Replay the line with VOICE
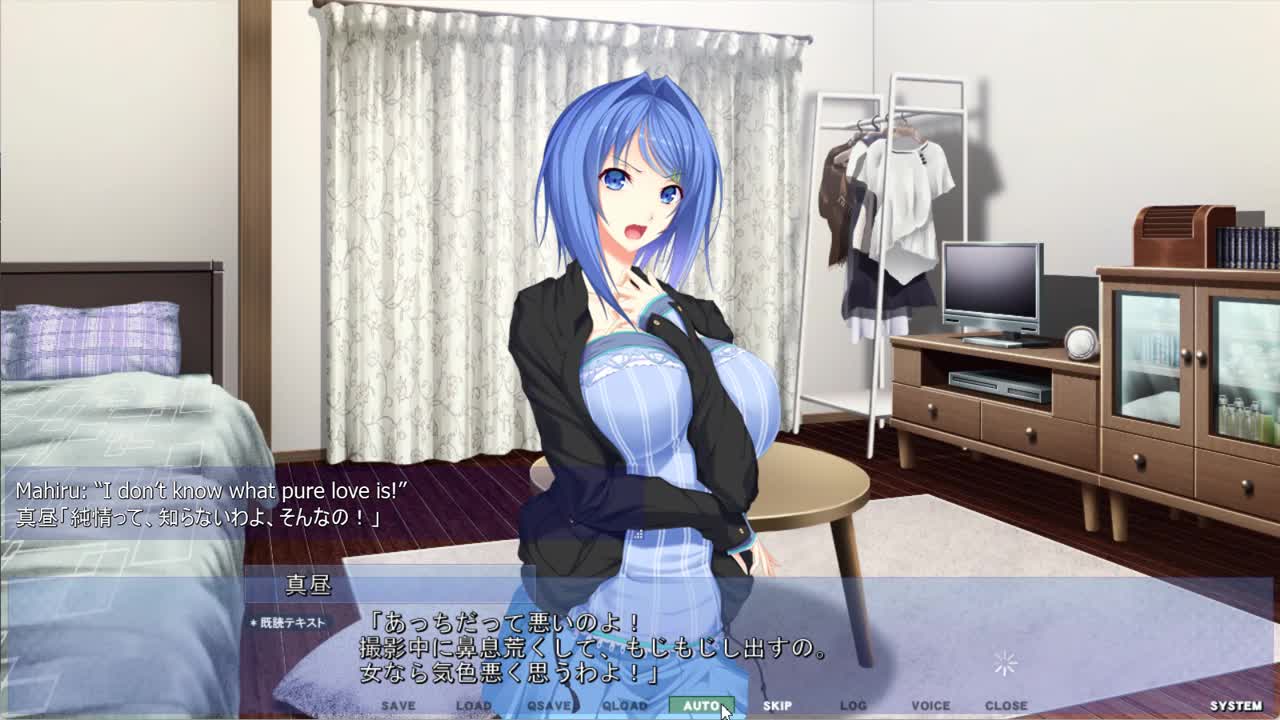The width and height of the screenshot is (1280, 720). click(930, 706)
